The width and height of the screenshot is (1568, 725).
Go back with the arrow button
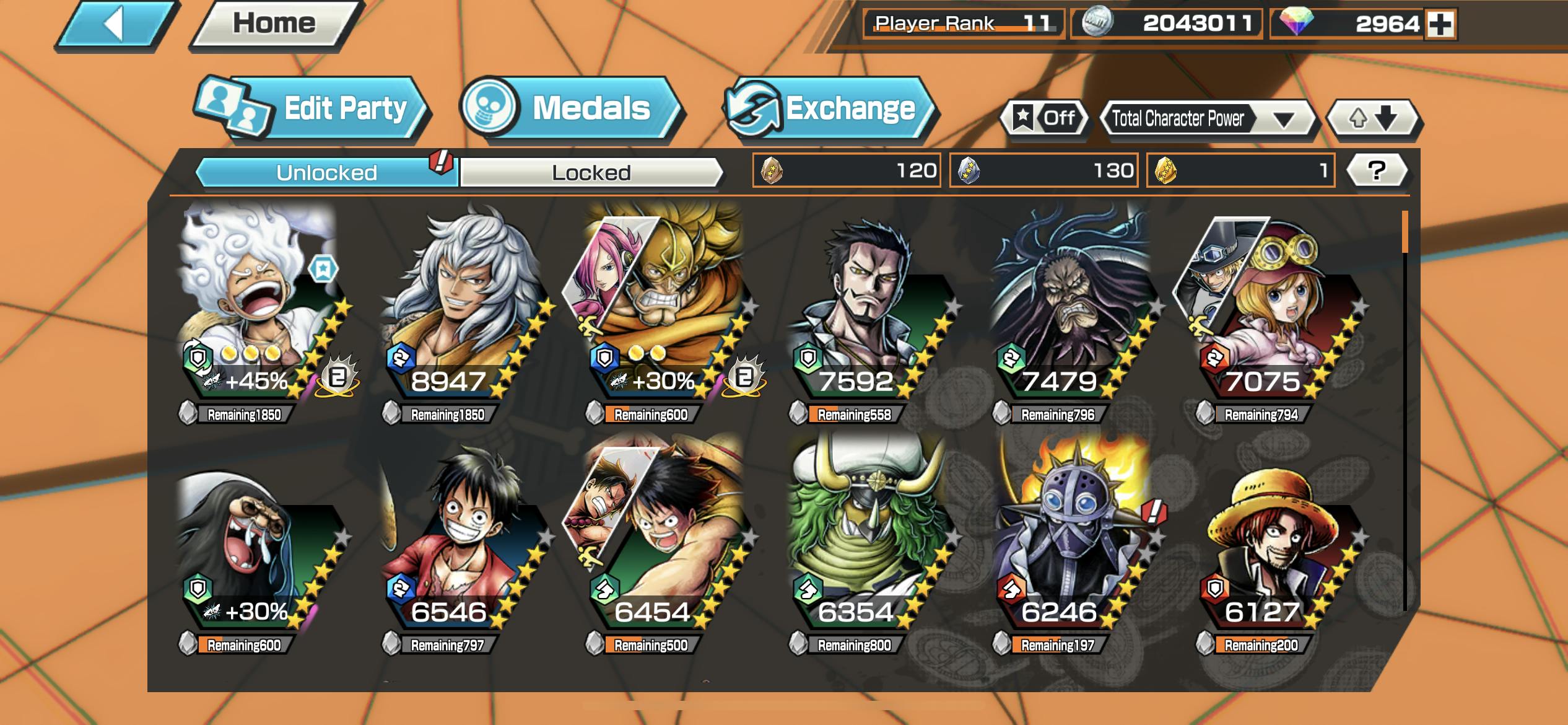pos(115,25)
